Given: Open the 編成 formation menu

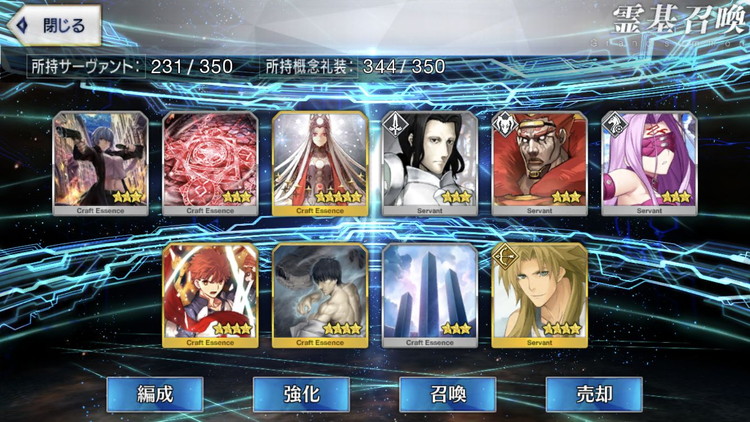Looking at the screenshot, I should (154, 394).
